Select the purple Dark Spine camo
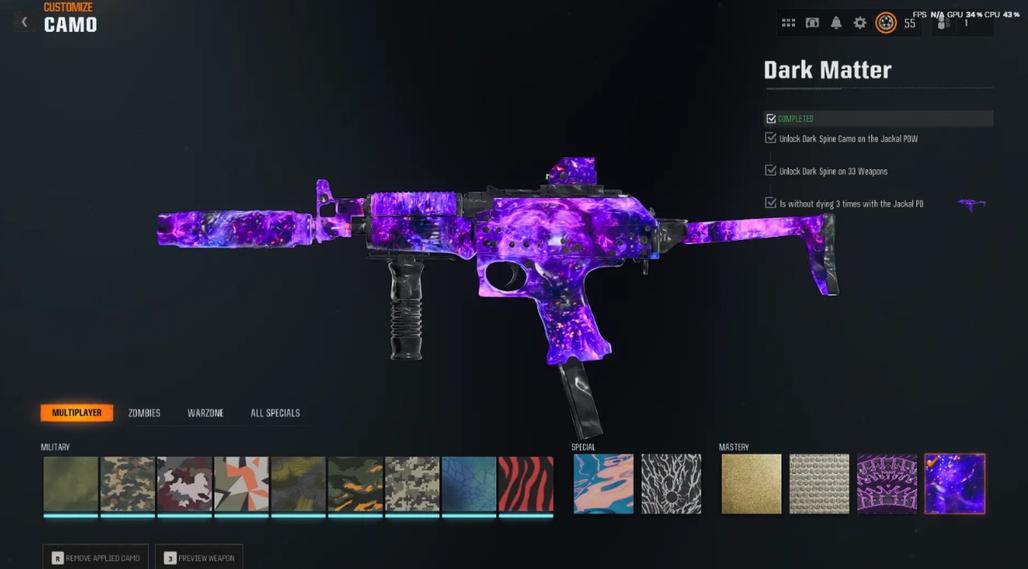1028x569 pixels. 887,484
